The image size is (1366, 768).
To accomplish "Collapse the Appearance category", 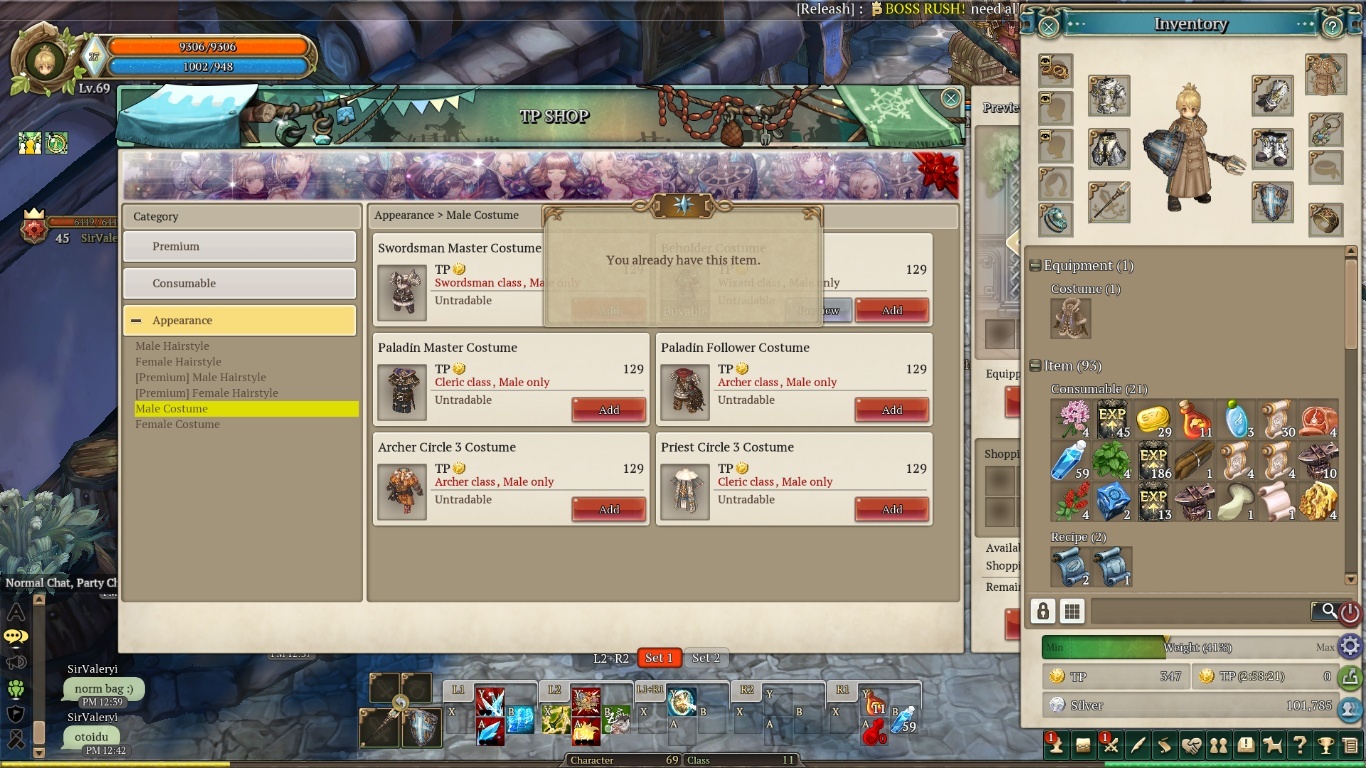I will [x=137, y=321].
